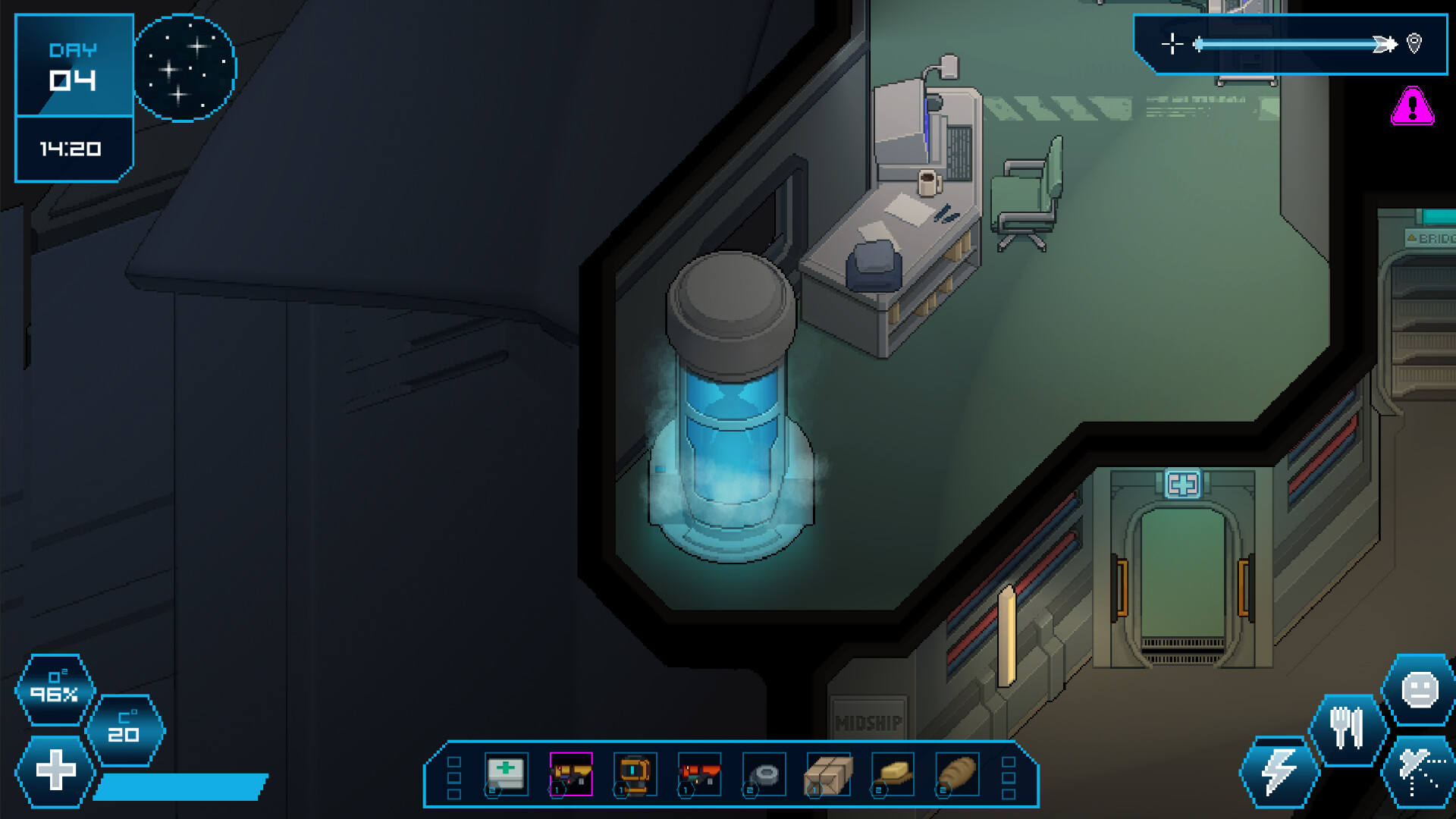Click the Day 04 panel
The height and width of the screenshot is (819, 1456).
pos(74,64)
